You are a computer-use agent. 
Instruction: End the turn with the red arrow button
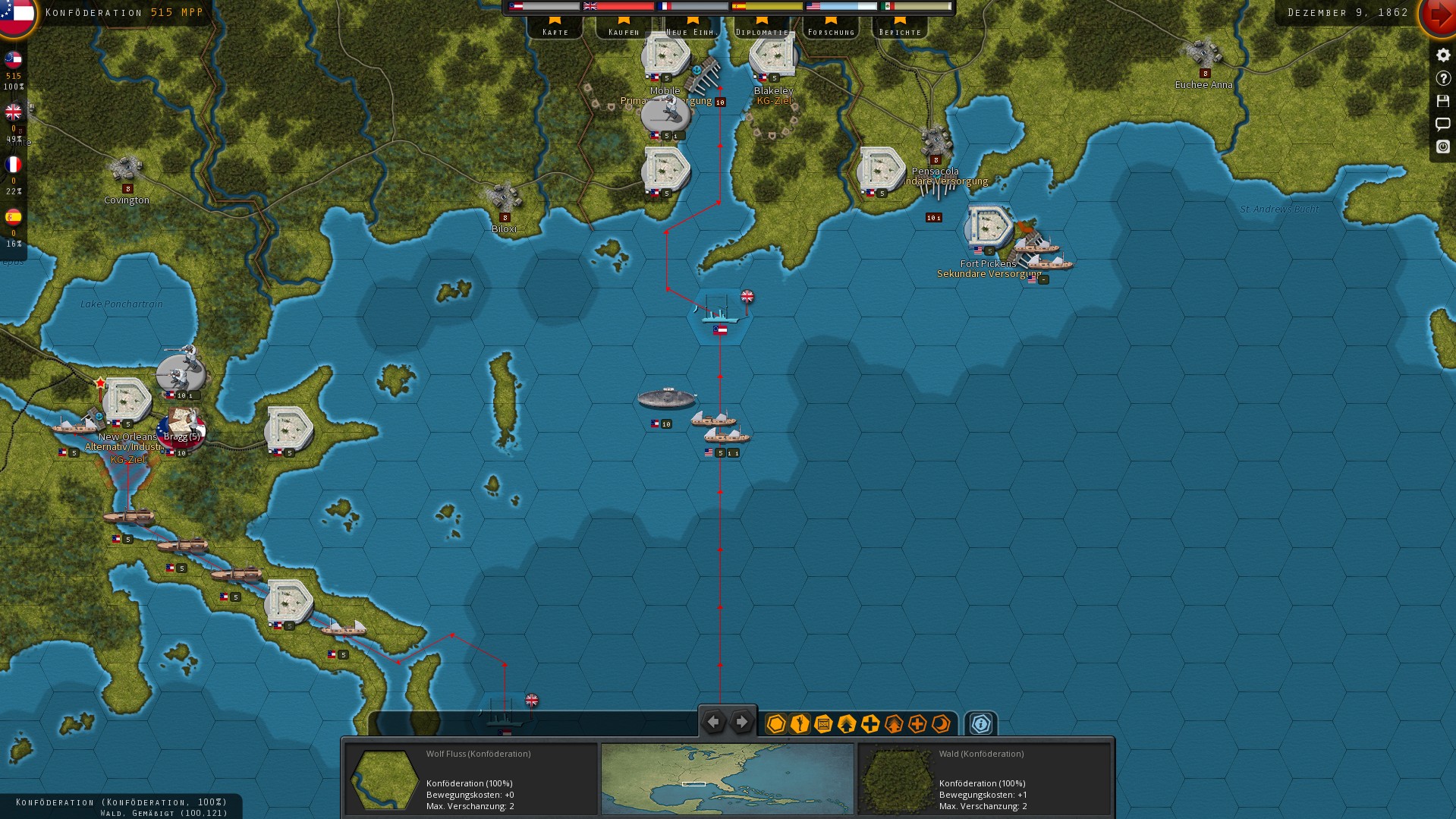tap(1438, 15)
